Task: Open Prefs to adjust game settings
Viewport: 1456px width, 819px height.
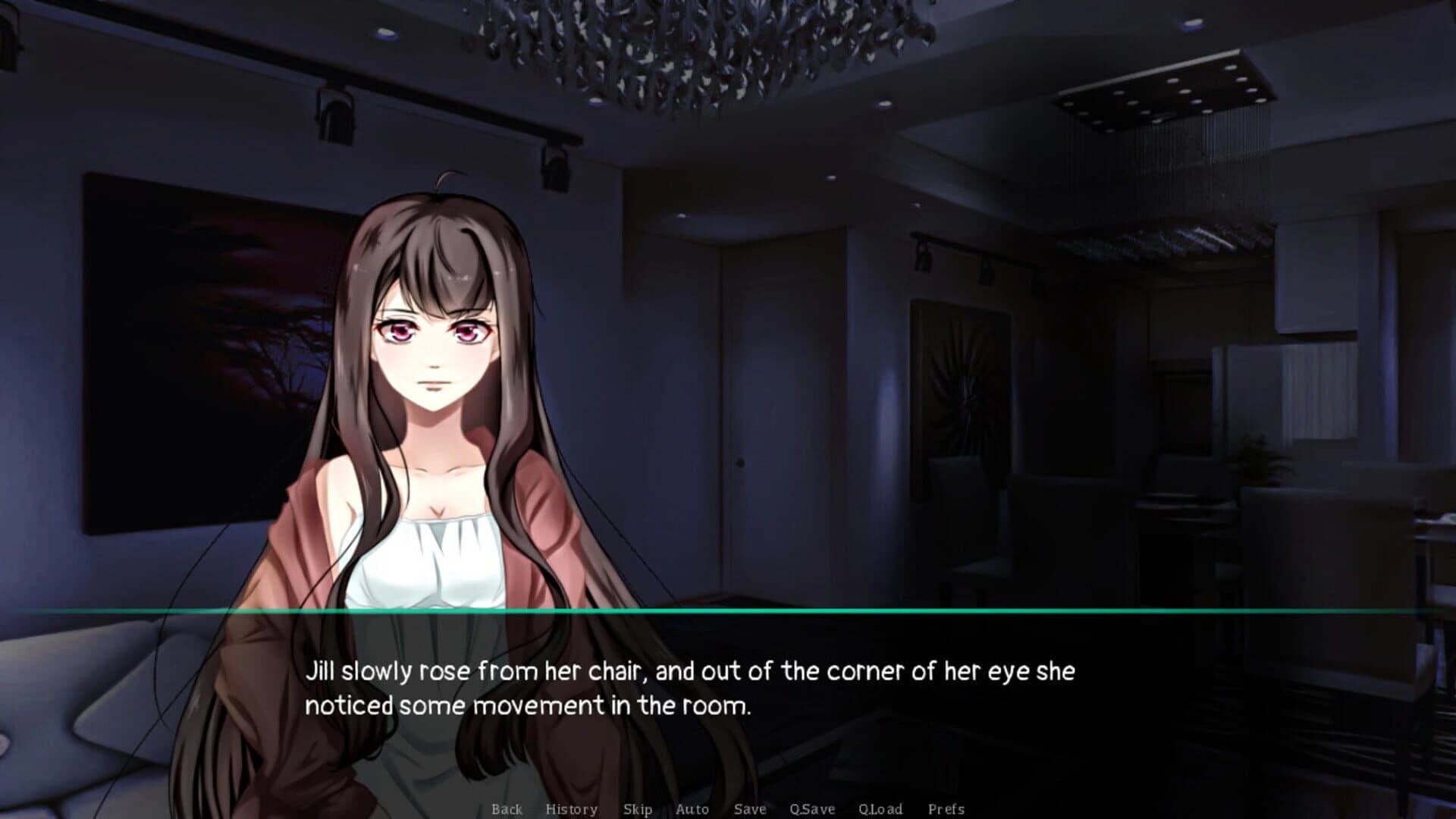Action: [946, 809]
